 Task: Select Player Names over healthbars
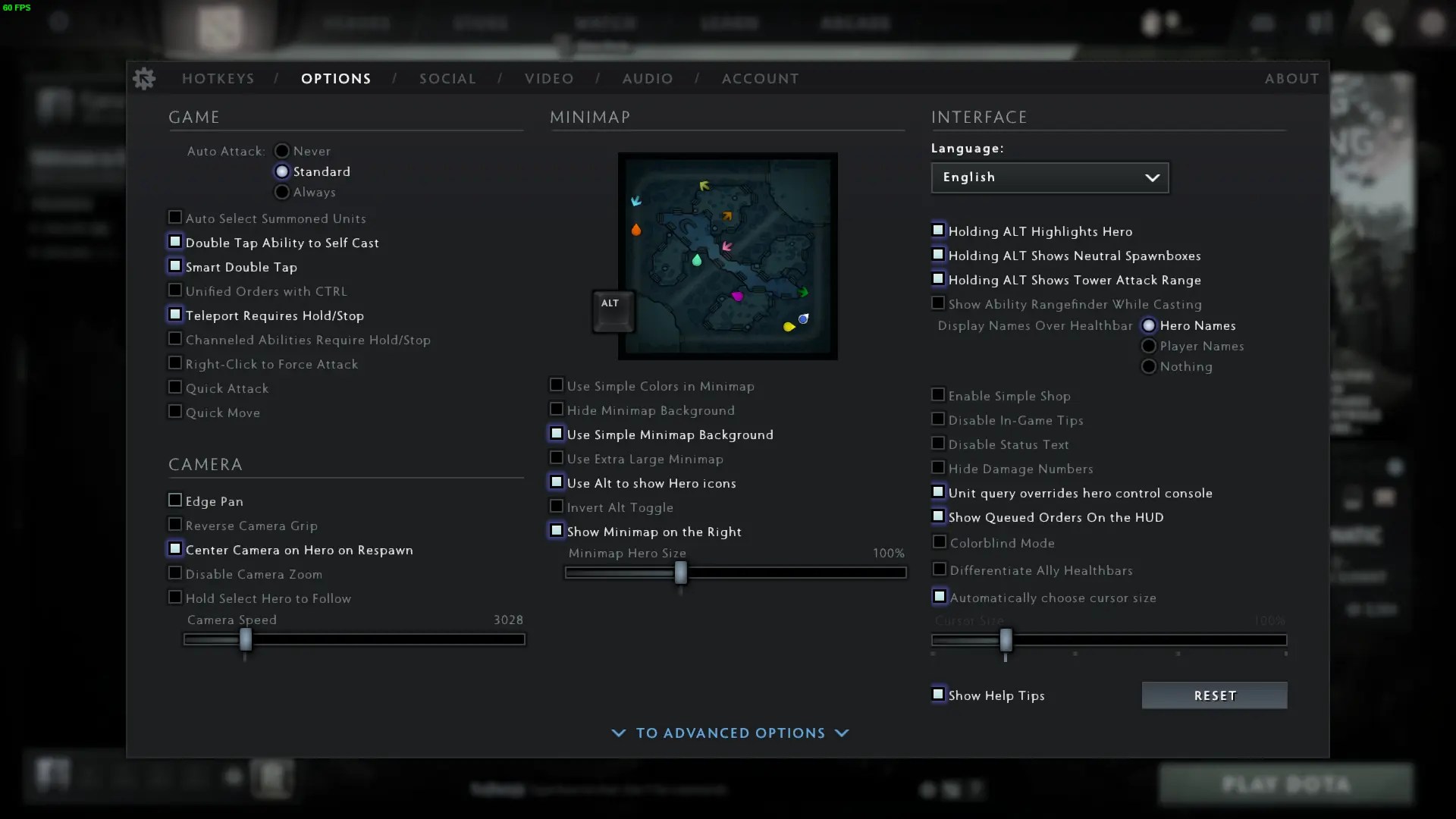coord(1148,346)
